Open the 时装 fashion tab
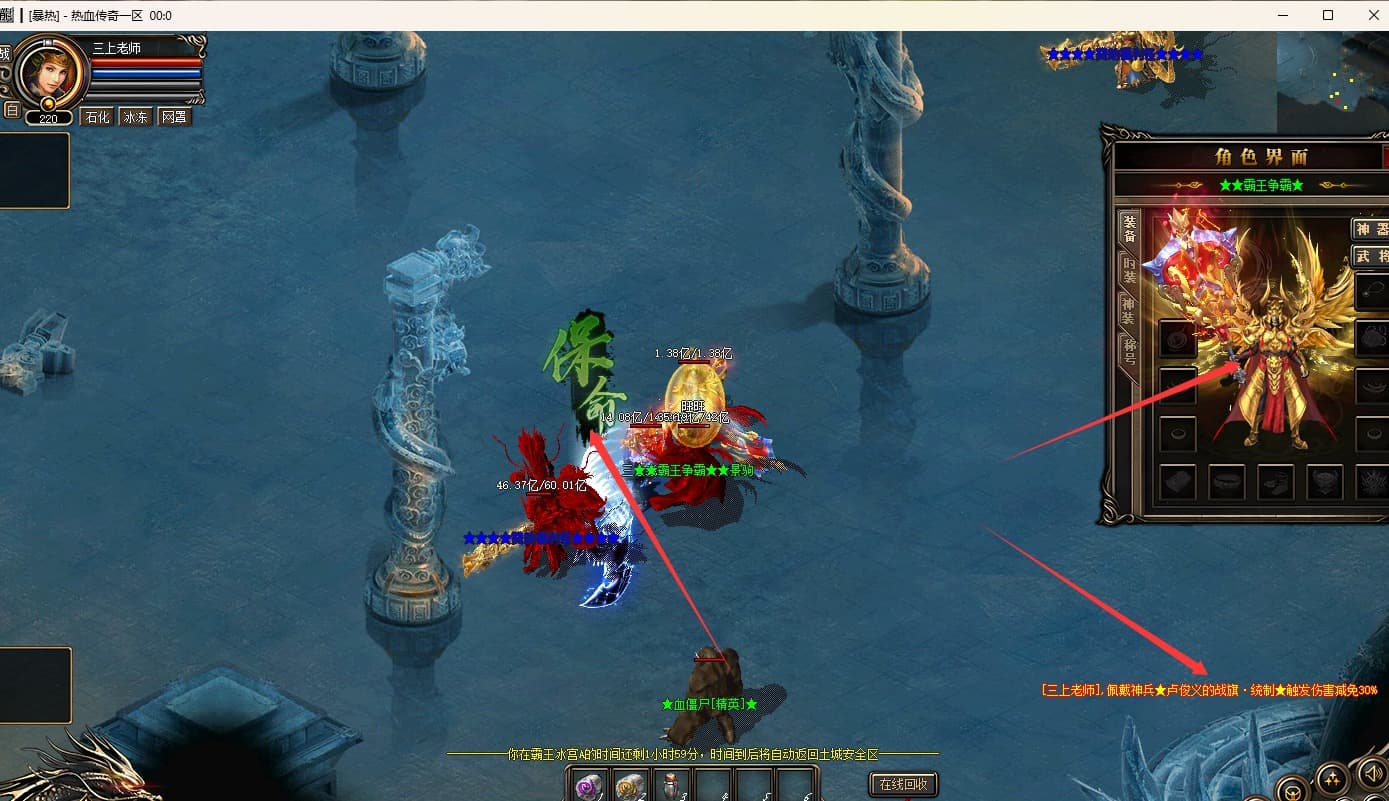Screen dimensions: 1389x801 pyautogui.click(x=1129, y=271)
